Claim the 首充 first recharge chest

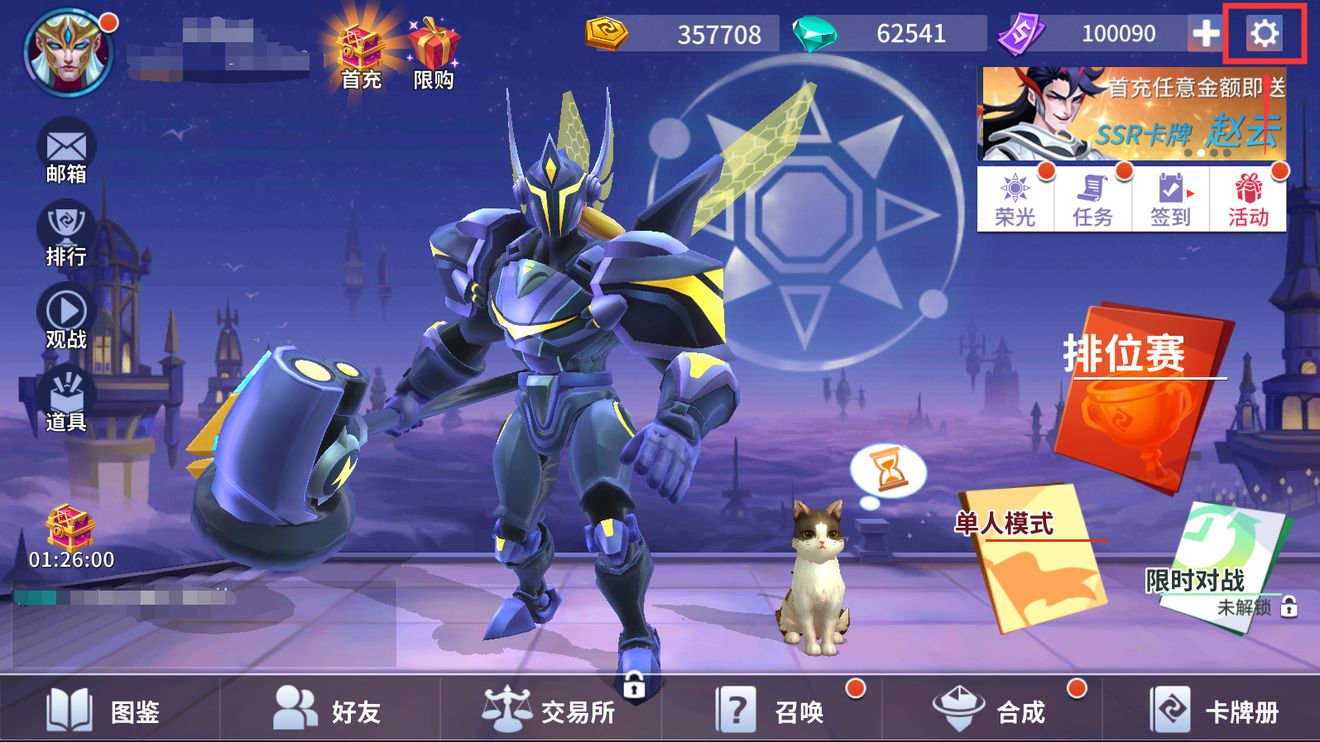[x=361, y=55]
